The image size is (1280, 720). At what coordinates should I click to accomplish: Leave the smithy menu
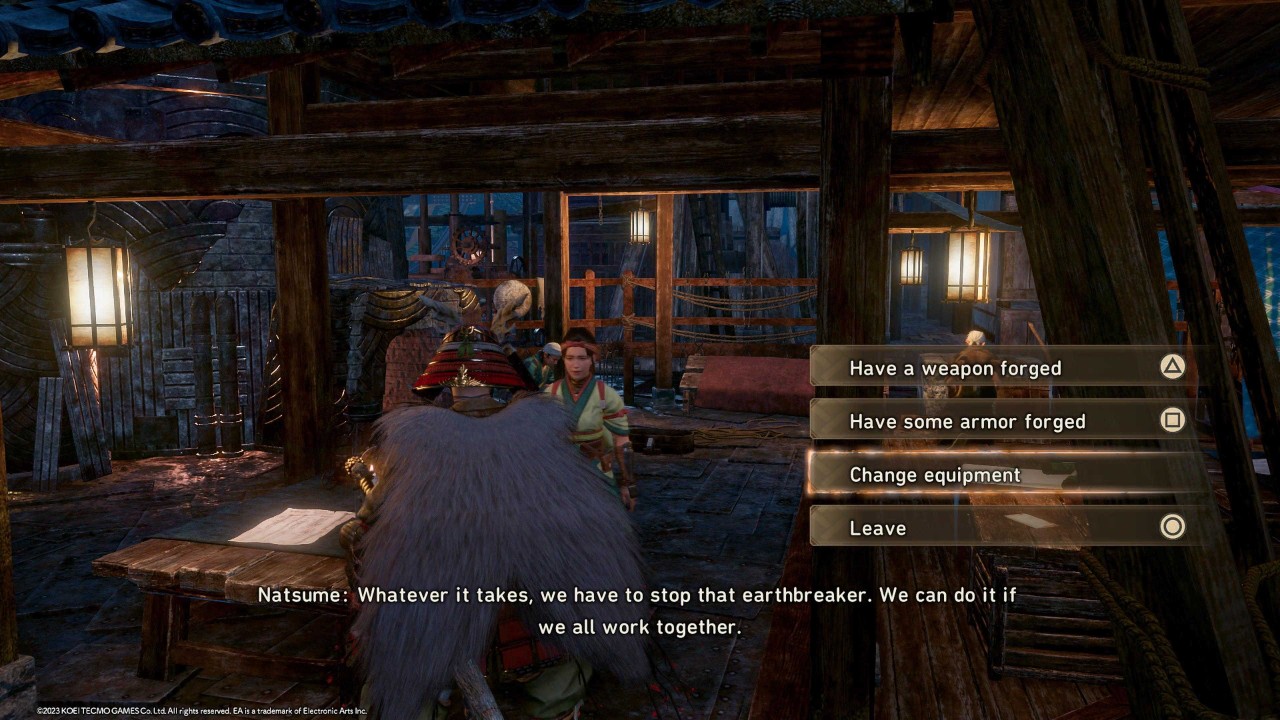1000,528
